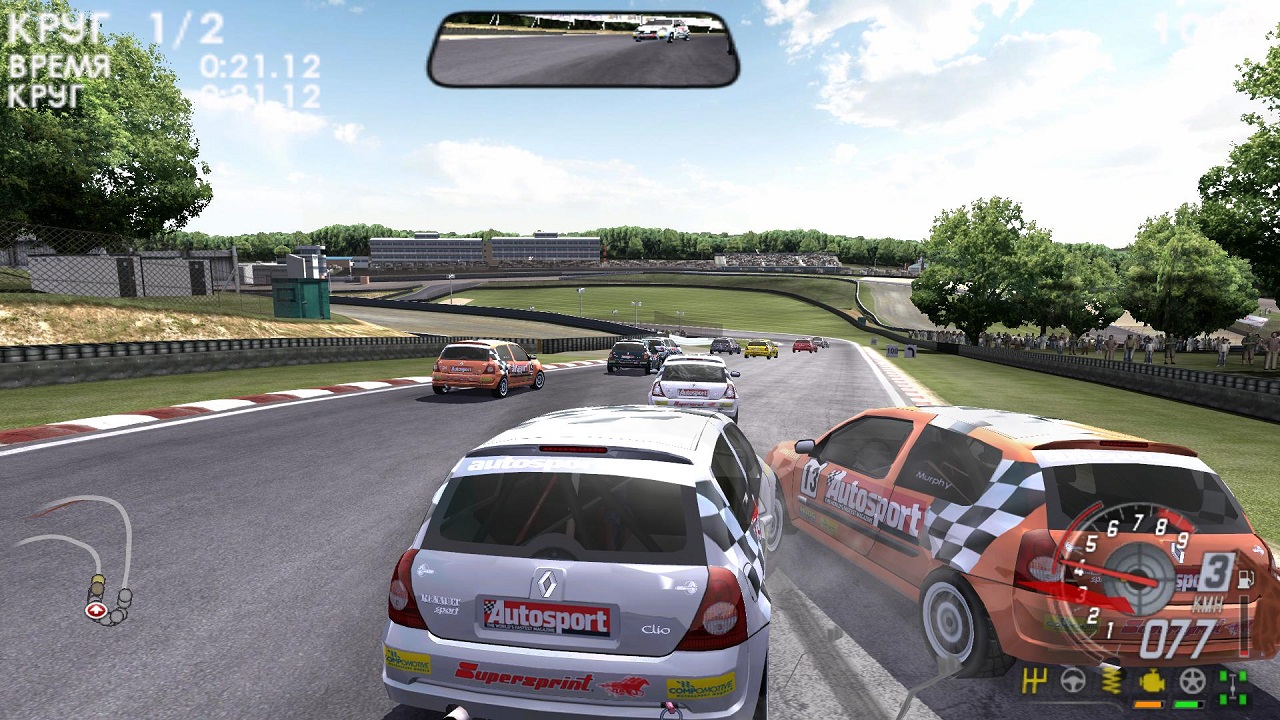The height and width of the screenshot is (720, 1280).
Task: Select the yellow suspension spring icon
Action: point(1112,681)
